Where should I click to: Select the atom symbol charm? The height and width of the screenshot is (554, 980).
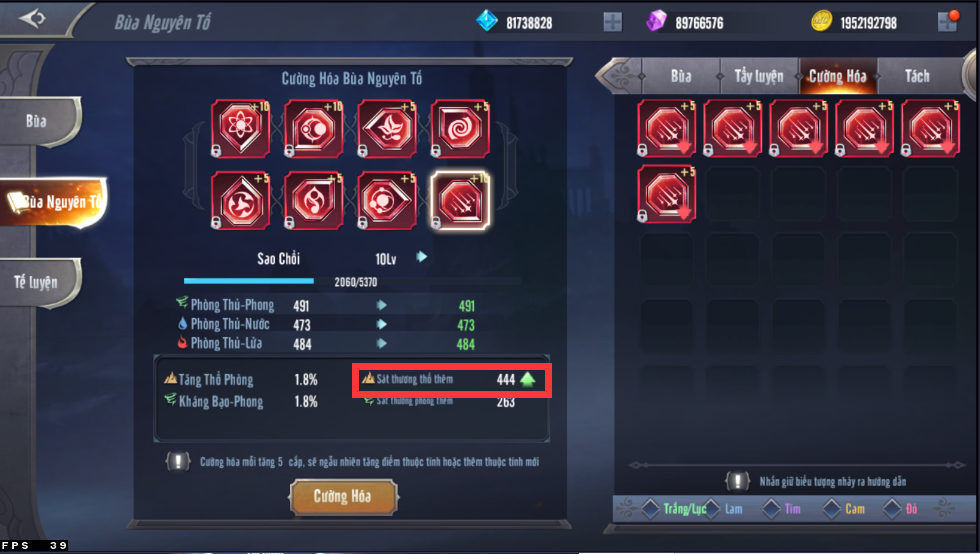pyautogui.click(x=241, y=129)
